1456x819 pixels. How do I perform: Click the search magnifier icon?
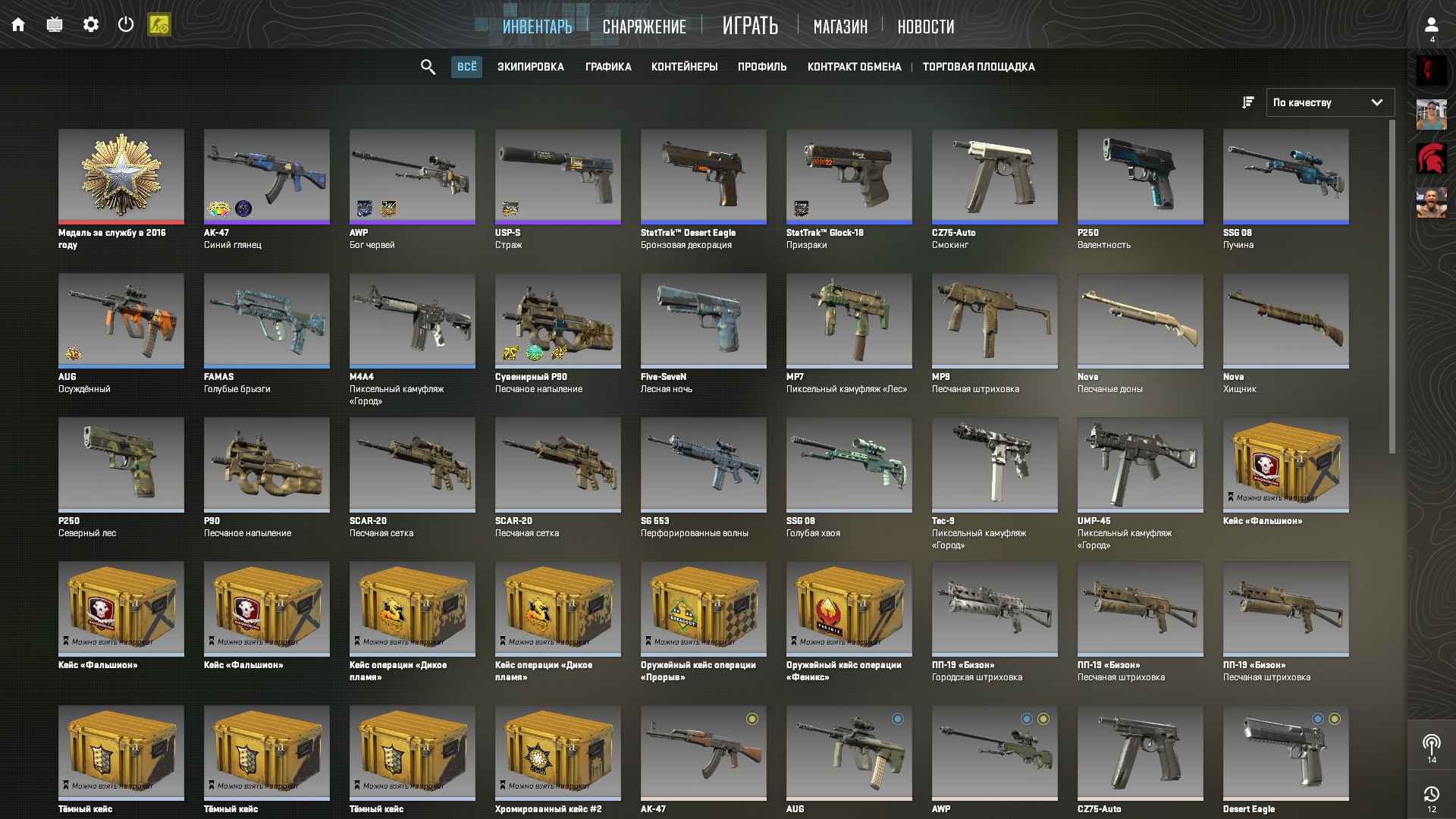click(427, 67)
